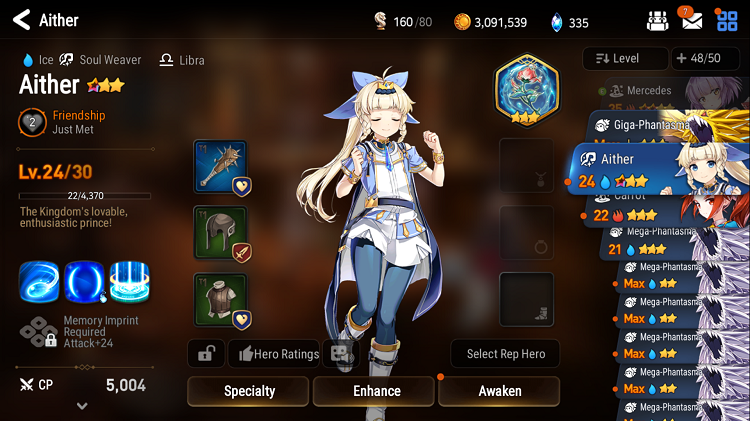The height and width of the screenshot is (421, 750).
Task: Open the Awaken screen
Action: [500, 391]
